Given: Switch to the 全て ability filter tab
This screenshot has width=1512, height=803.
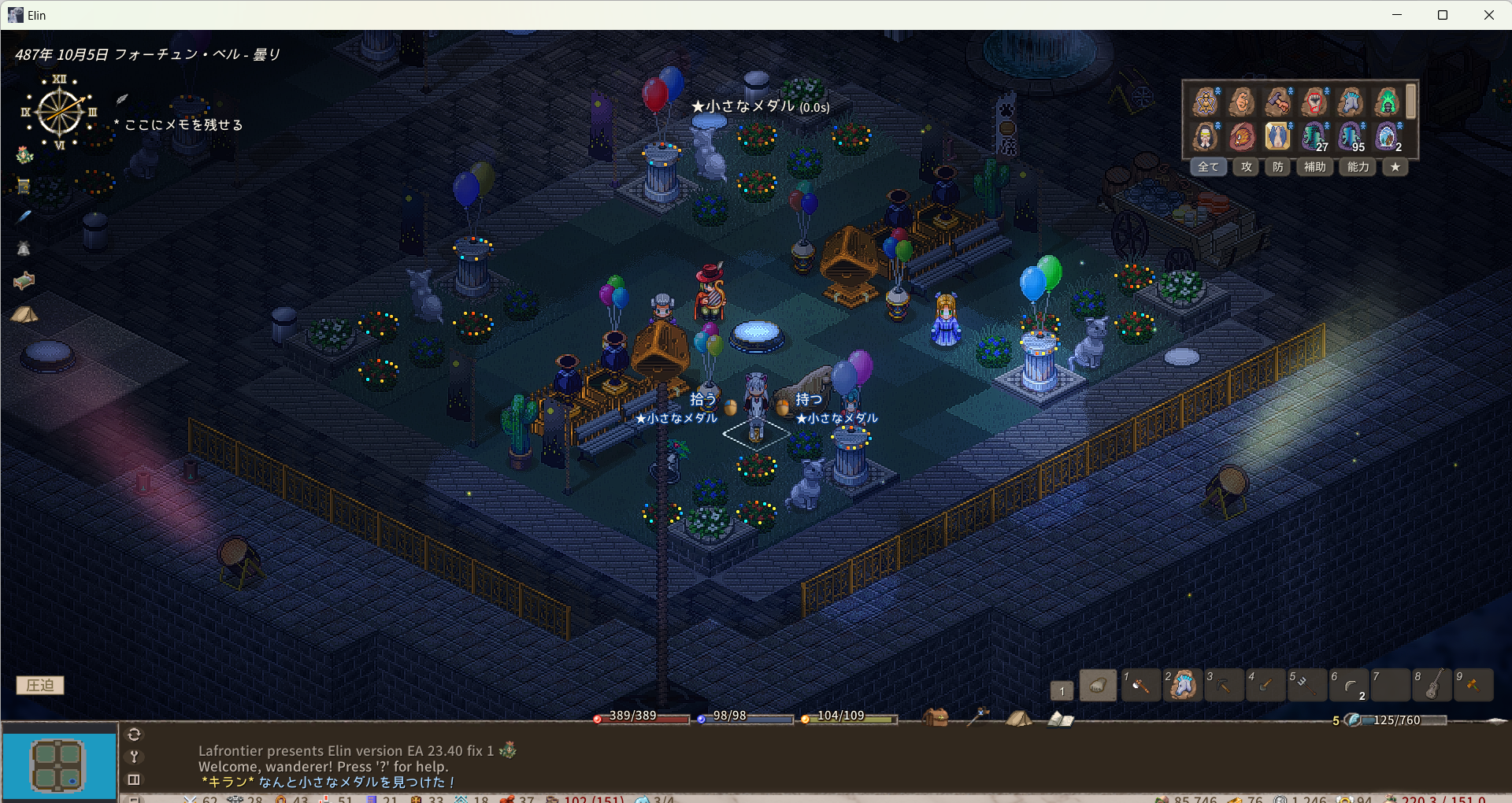Looking at the screenshot, I should (x=1208, y=167).
